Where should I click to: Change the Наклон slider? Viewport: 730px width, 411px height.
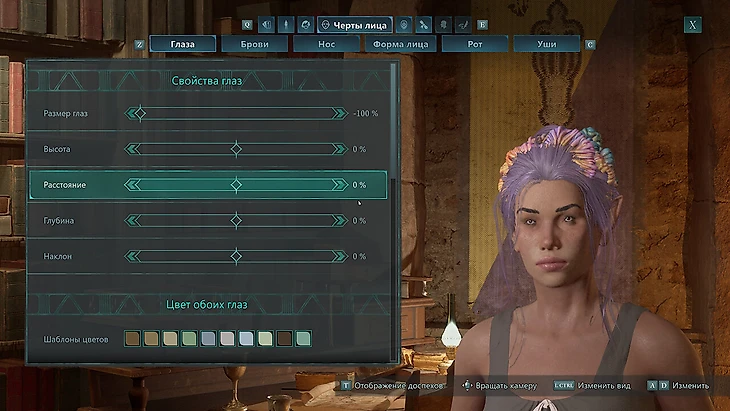236,257
